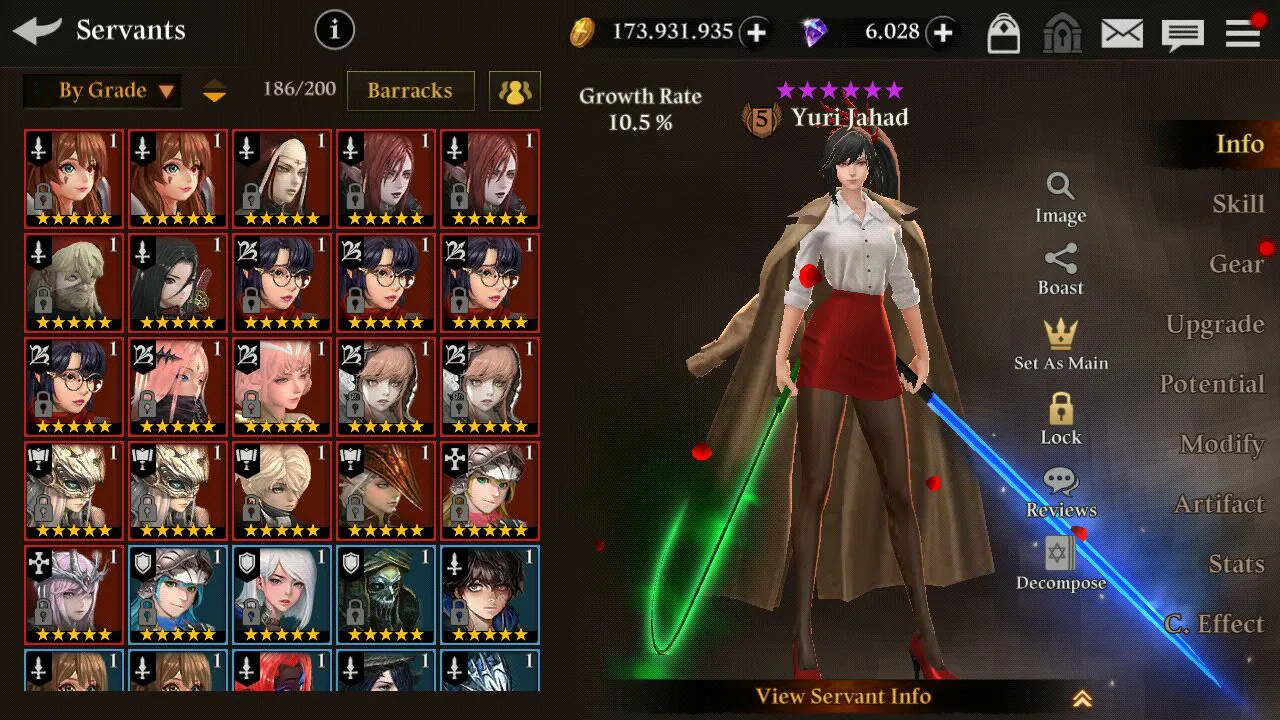
Task: Open the info circle icon
Action: pyautogui.click(x=335, y=31)
